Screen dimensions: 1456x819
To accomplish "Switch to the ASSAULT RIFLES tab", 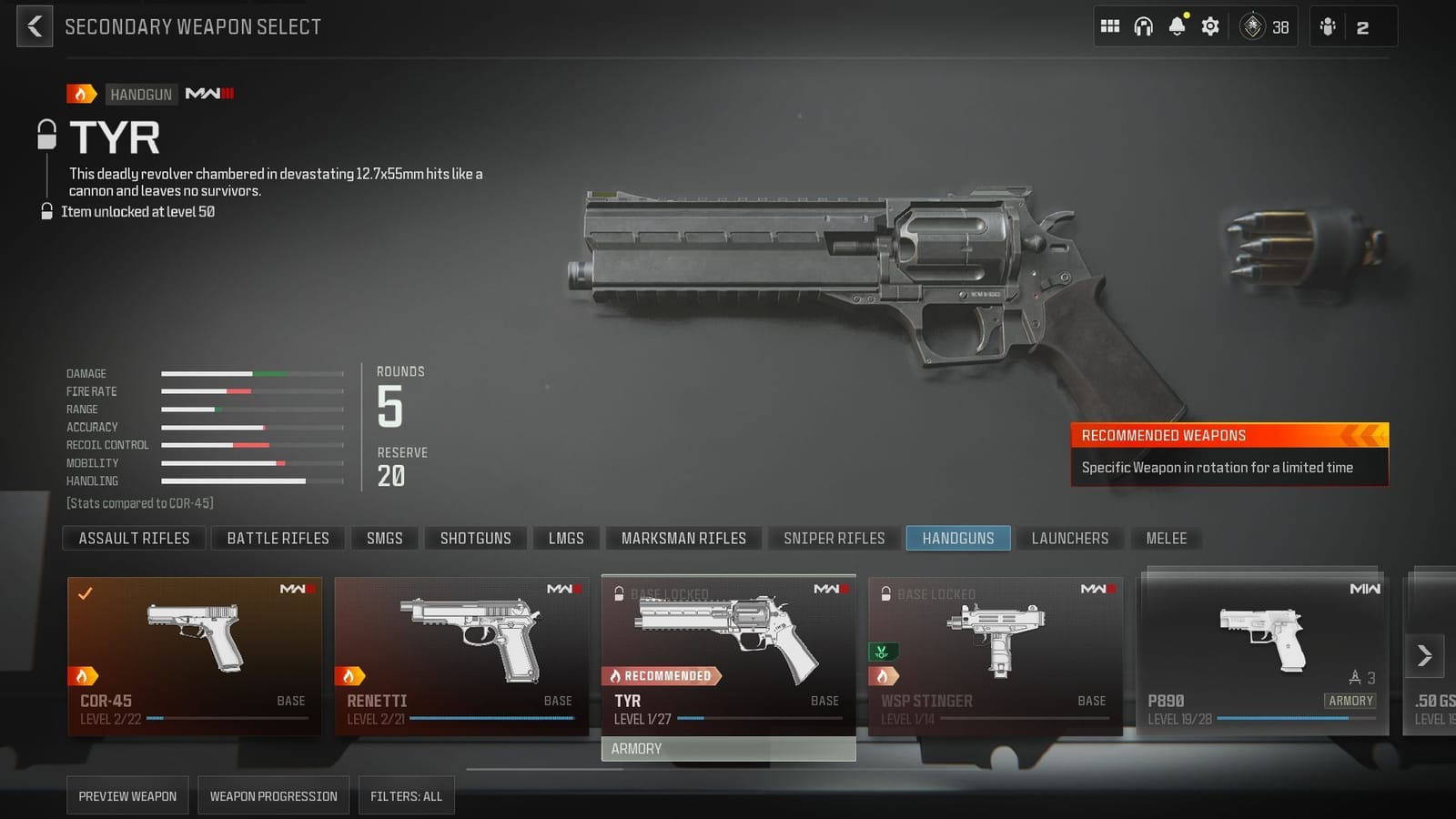I will point(133,538).
